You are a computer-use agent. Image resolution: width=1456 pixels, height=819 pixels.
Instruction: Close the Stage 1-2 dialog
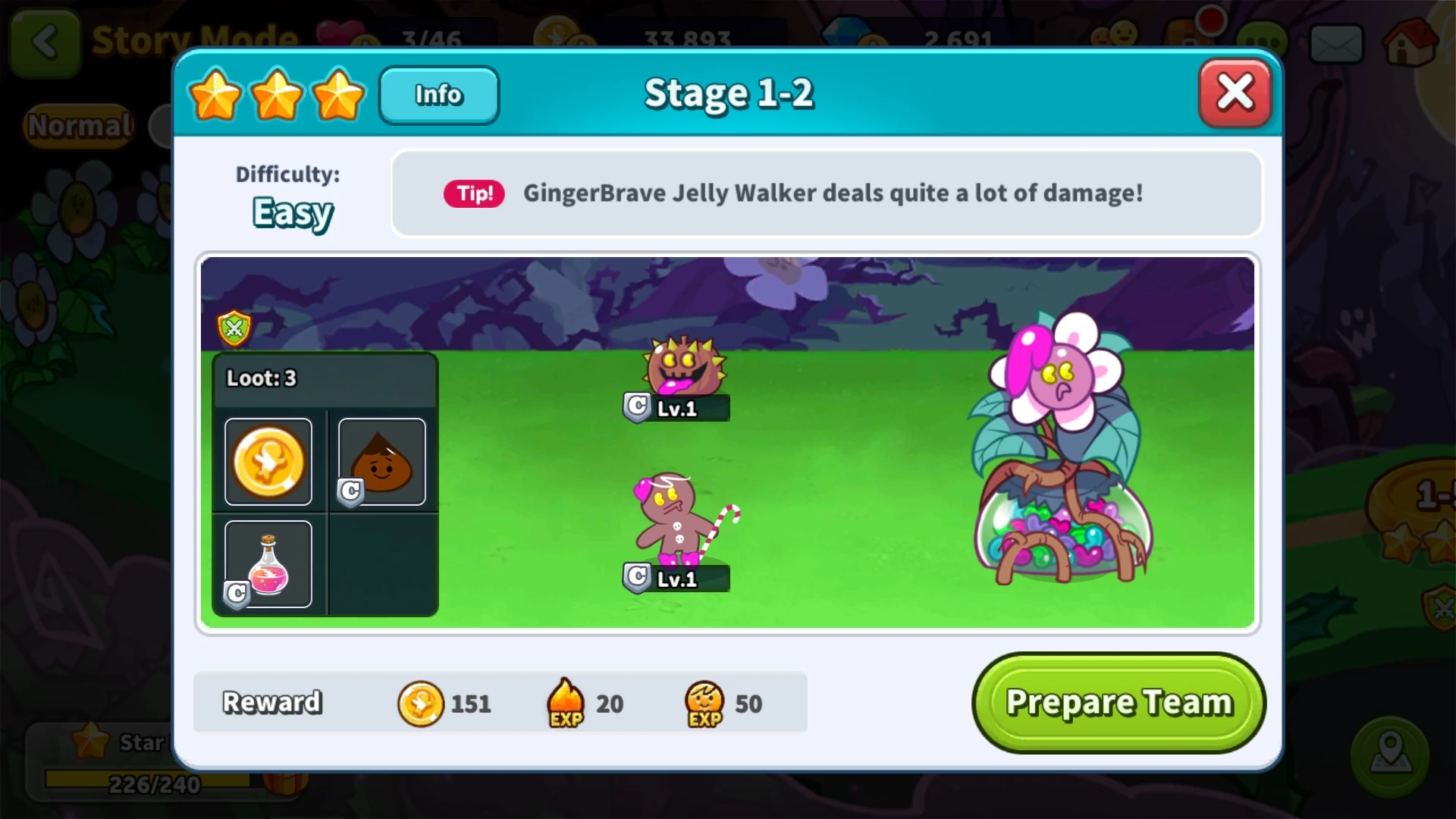coord(1235,91)
